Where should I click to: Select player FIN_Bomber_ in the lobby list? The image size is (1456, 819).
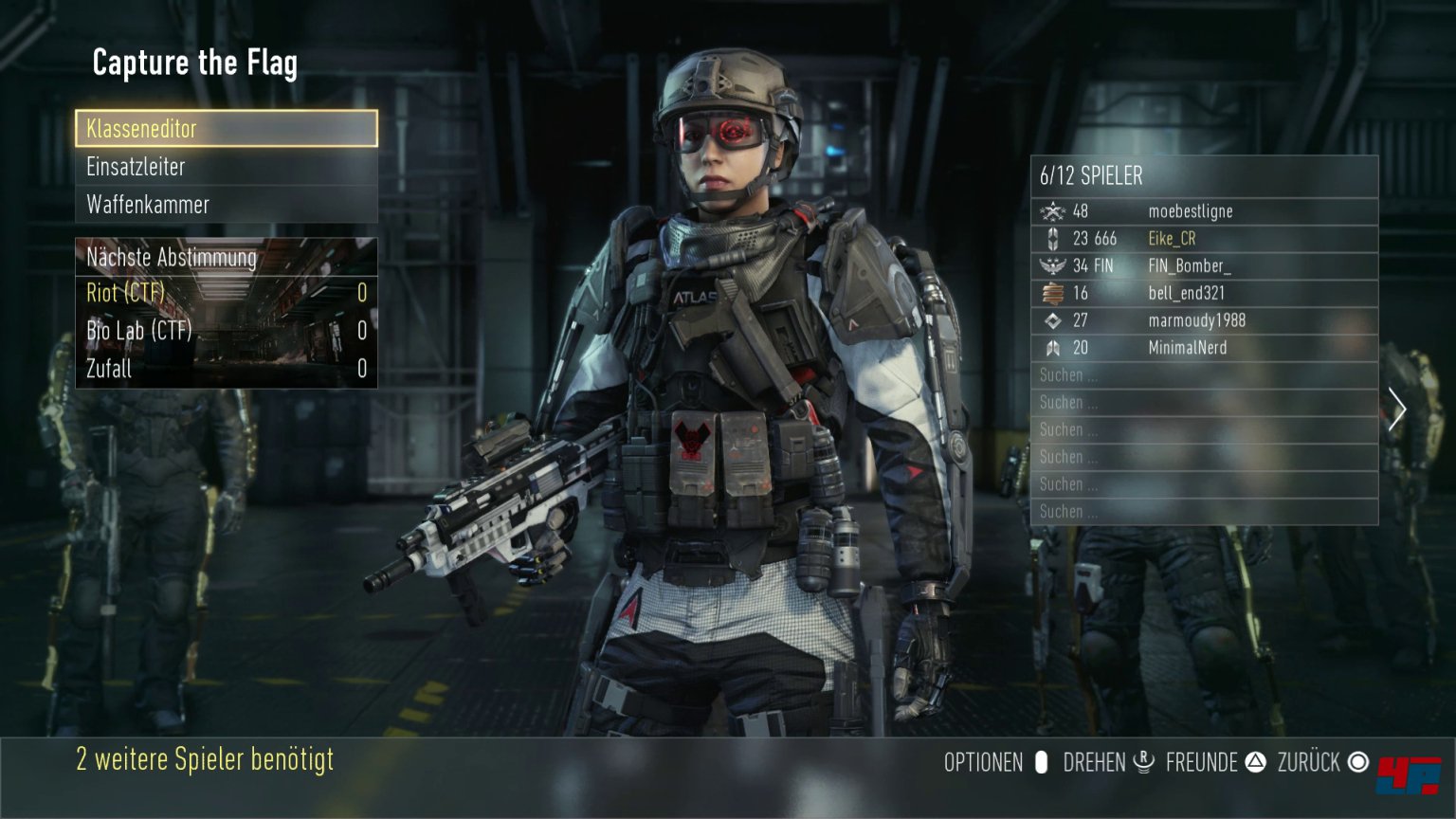click(x=1204, y=266)
